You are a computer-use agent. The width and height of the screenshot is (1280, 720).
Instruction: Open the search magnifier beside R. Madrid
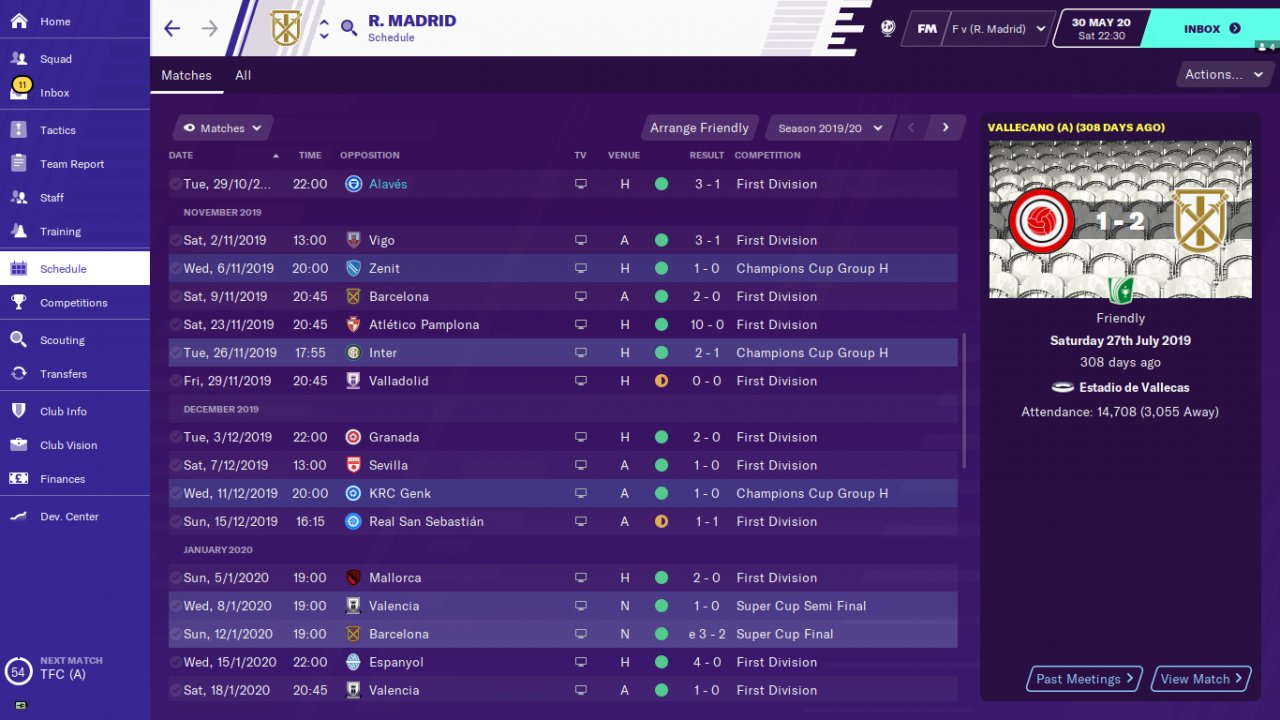point(349,28)
